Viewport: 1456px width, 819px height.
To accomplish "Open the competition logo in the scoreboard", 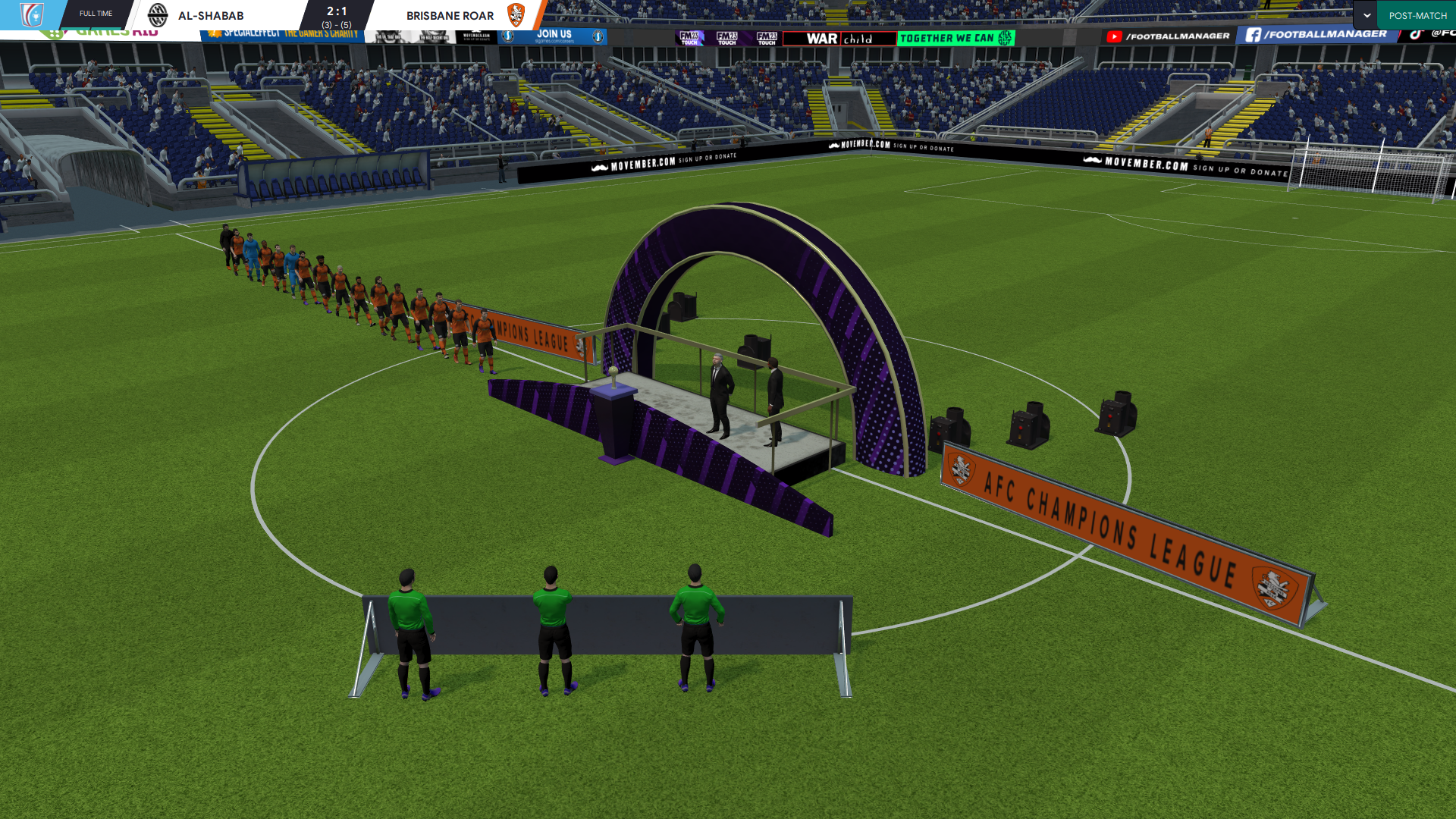I will click(32, 14).
